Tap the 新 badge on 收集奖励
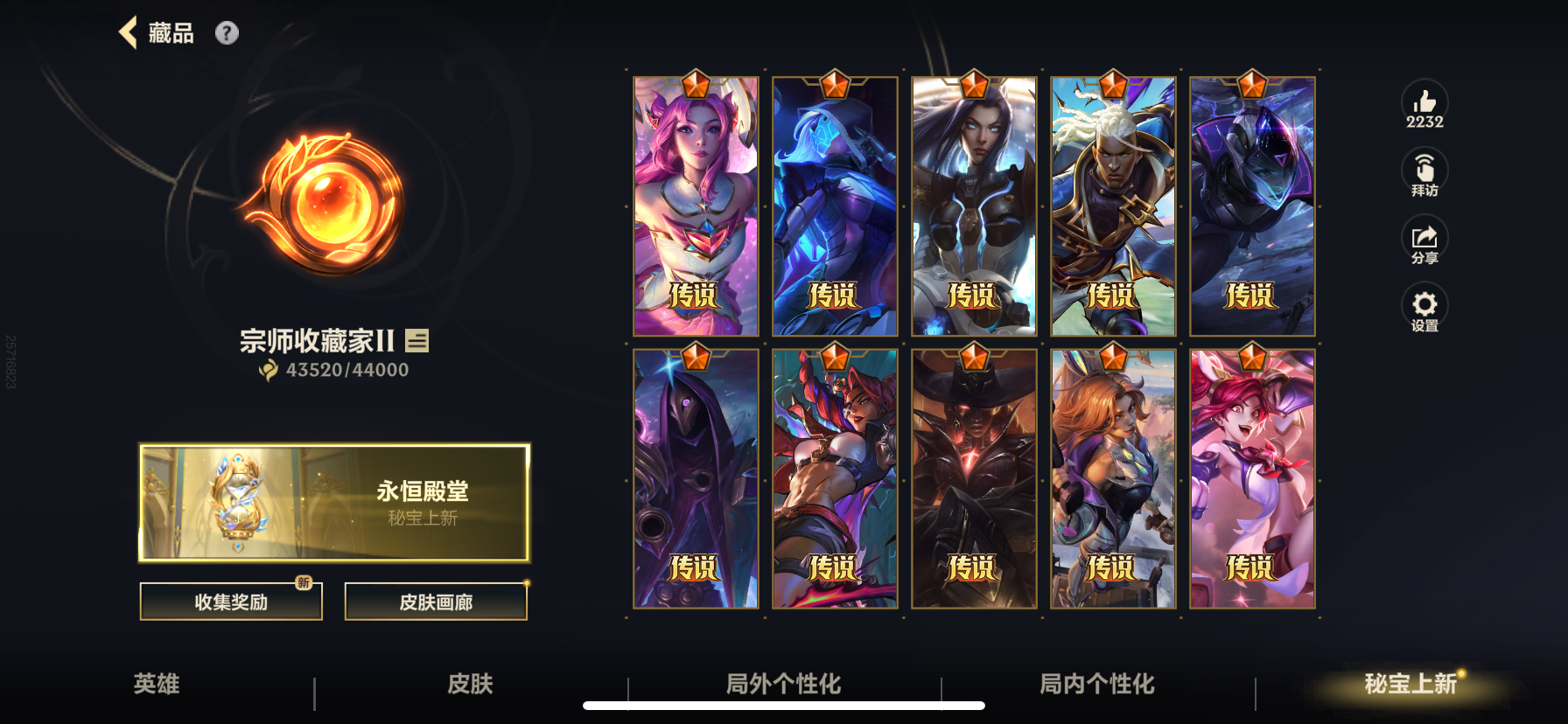This screenshot has width=1568, height=724. 304,585
